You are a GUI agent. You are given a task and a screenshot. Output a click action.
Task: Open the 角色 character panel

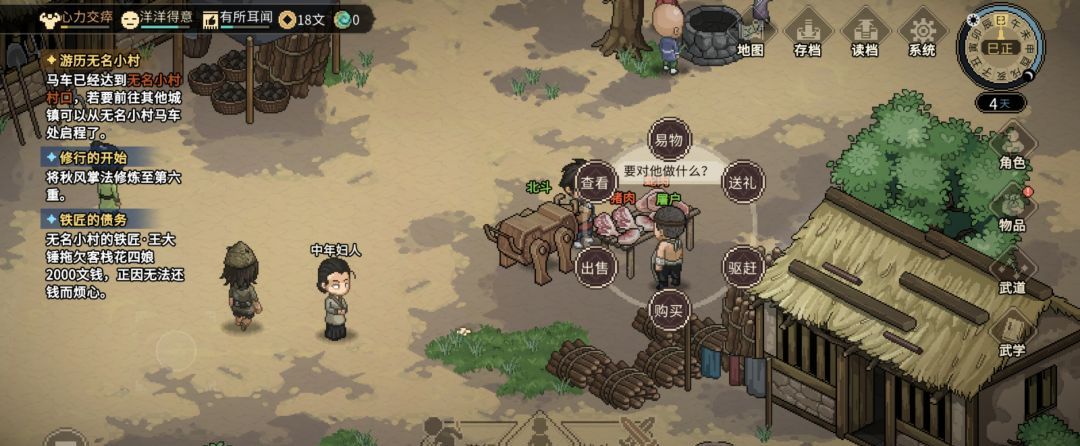point(1012,146)
